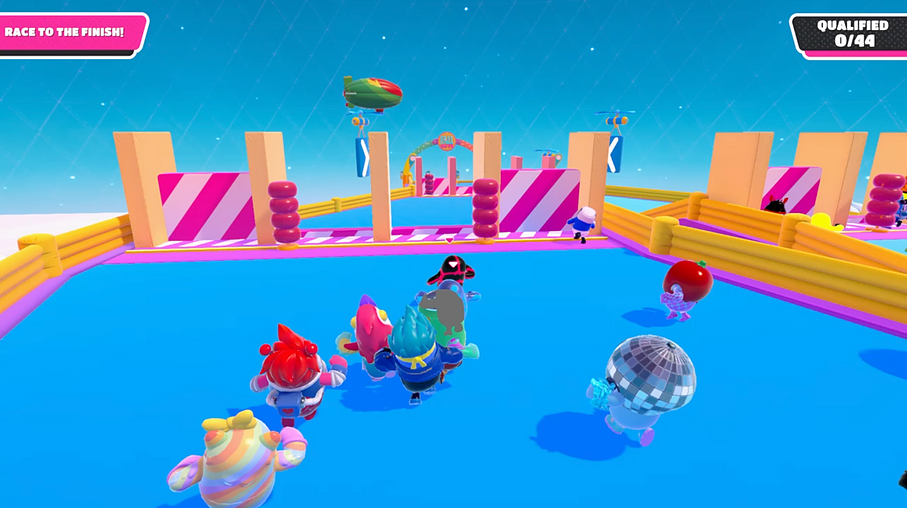907x508 pixels.
Task: Click the Race to the Finish objective banner
Action: pos(68,32)
